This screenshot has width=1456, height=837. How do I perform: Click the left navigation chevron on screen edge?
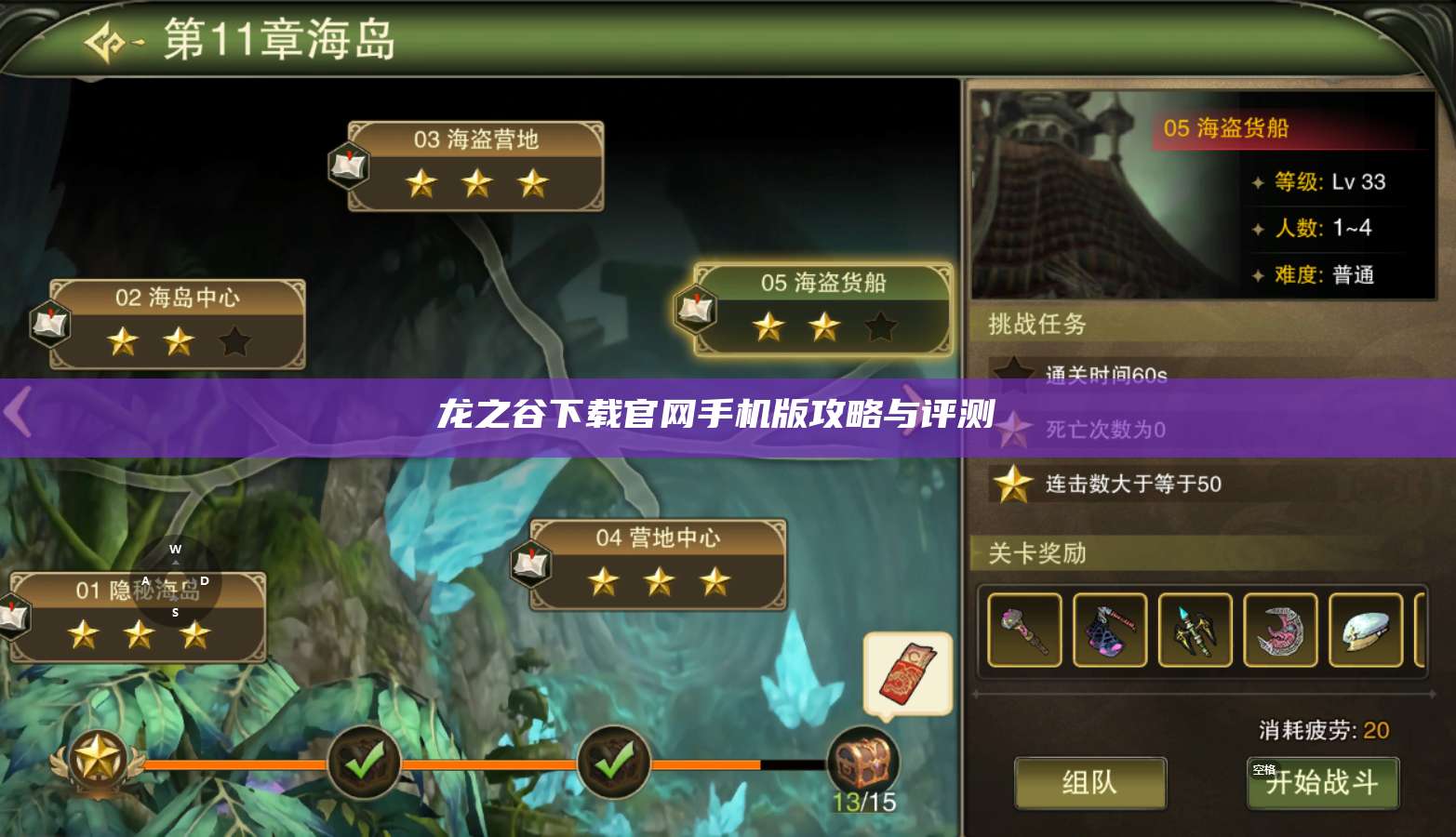pos(15,413)
